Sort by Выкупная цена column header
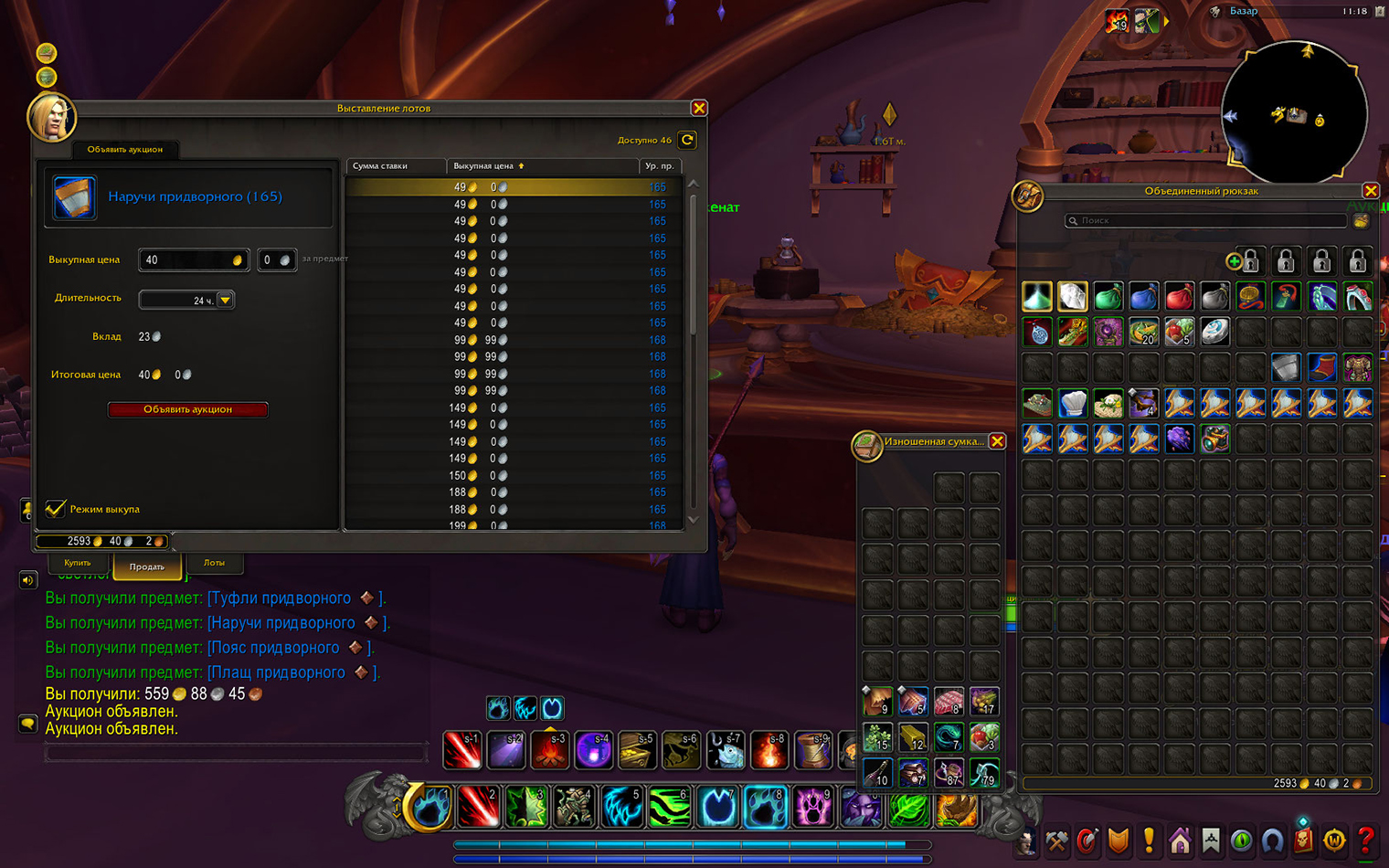The height and width of the screenshot is (868, 1389). (x=488, y=166)
